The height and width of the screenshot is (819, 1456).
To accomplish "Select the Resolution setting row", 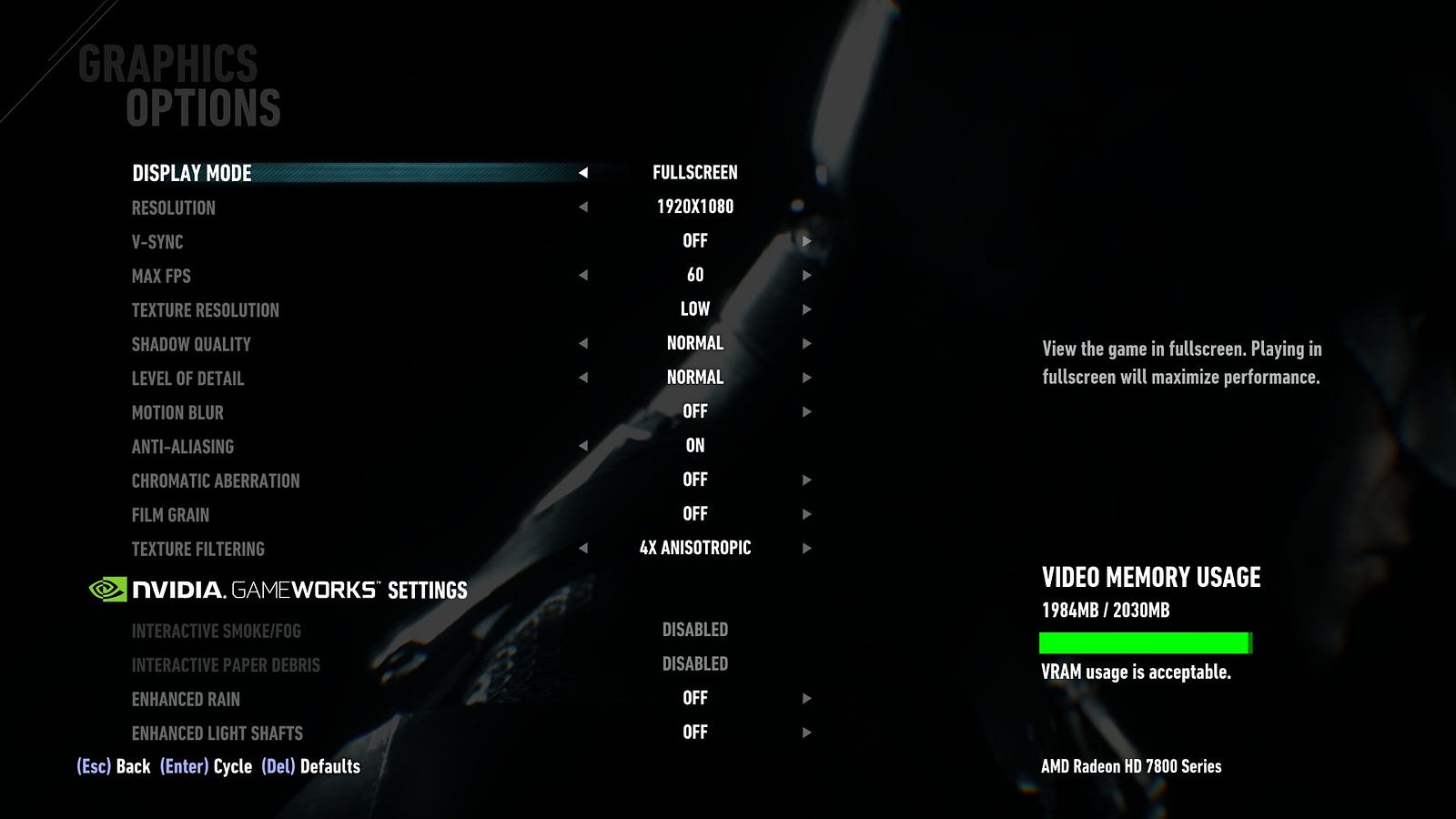I will pyautogui.click(x=174, y=207).
